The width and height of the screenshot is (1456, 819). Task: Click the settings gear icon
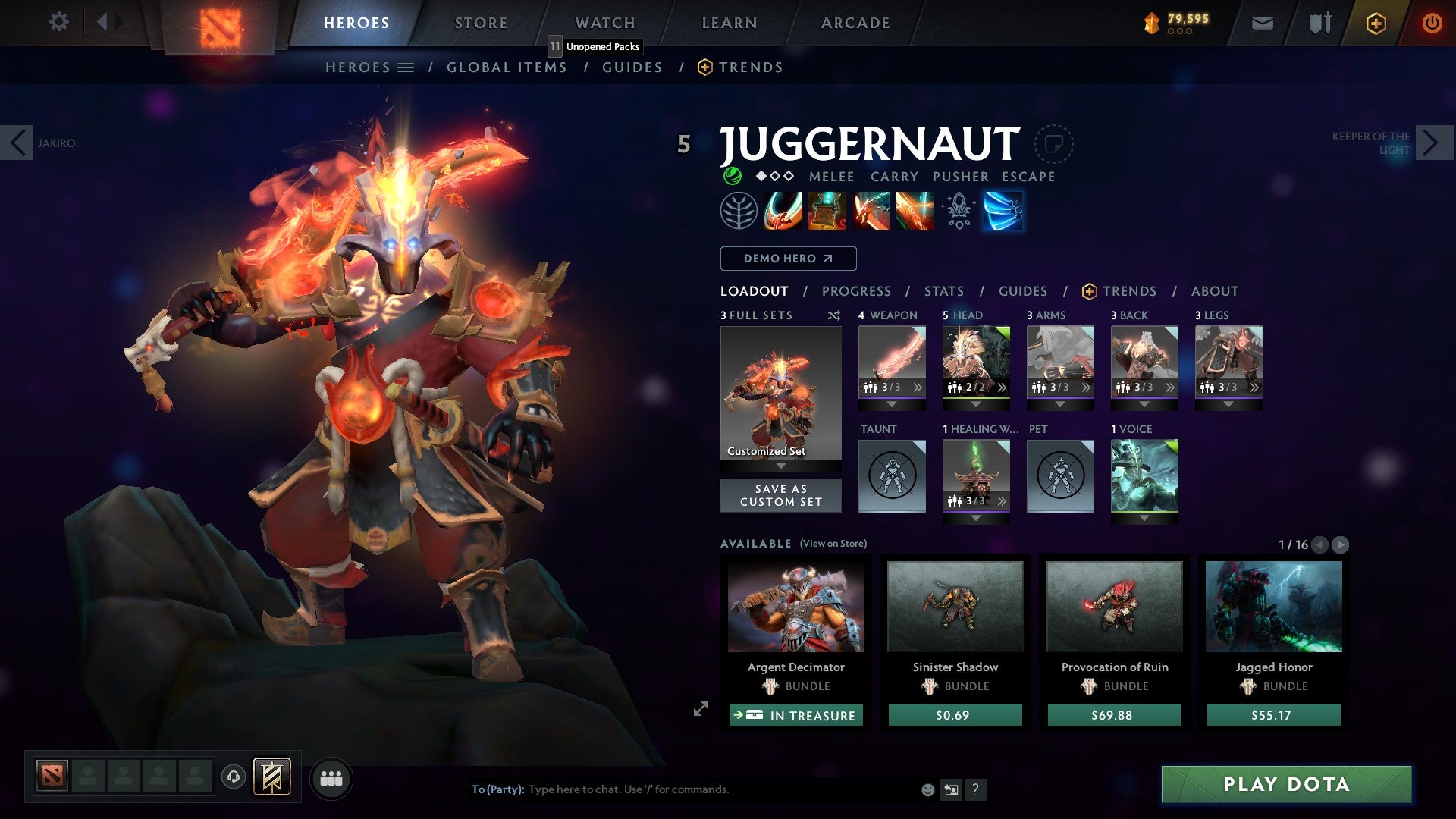58,22
